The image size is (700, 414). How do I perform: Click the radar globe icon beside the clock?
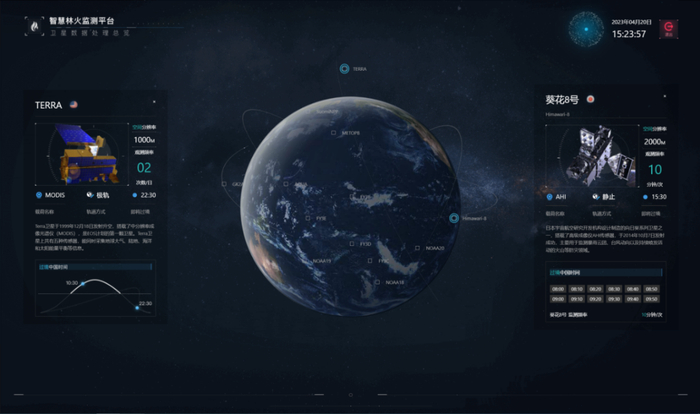[588, 30]
